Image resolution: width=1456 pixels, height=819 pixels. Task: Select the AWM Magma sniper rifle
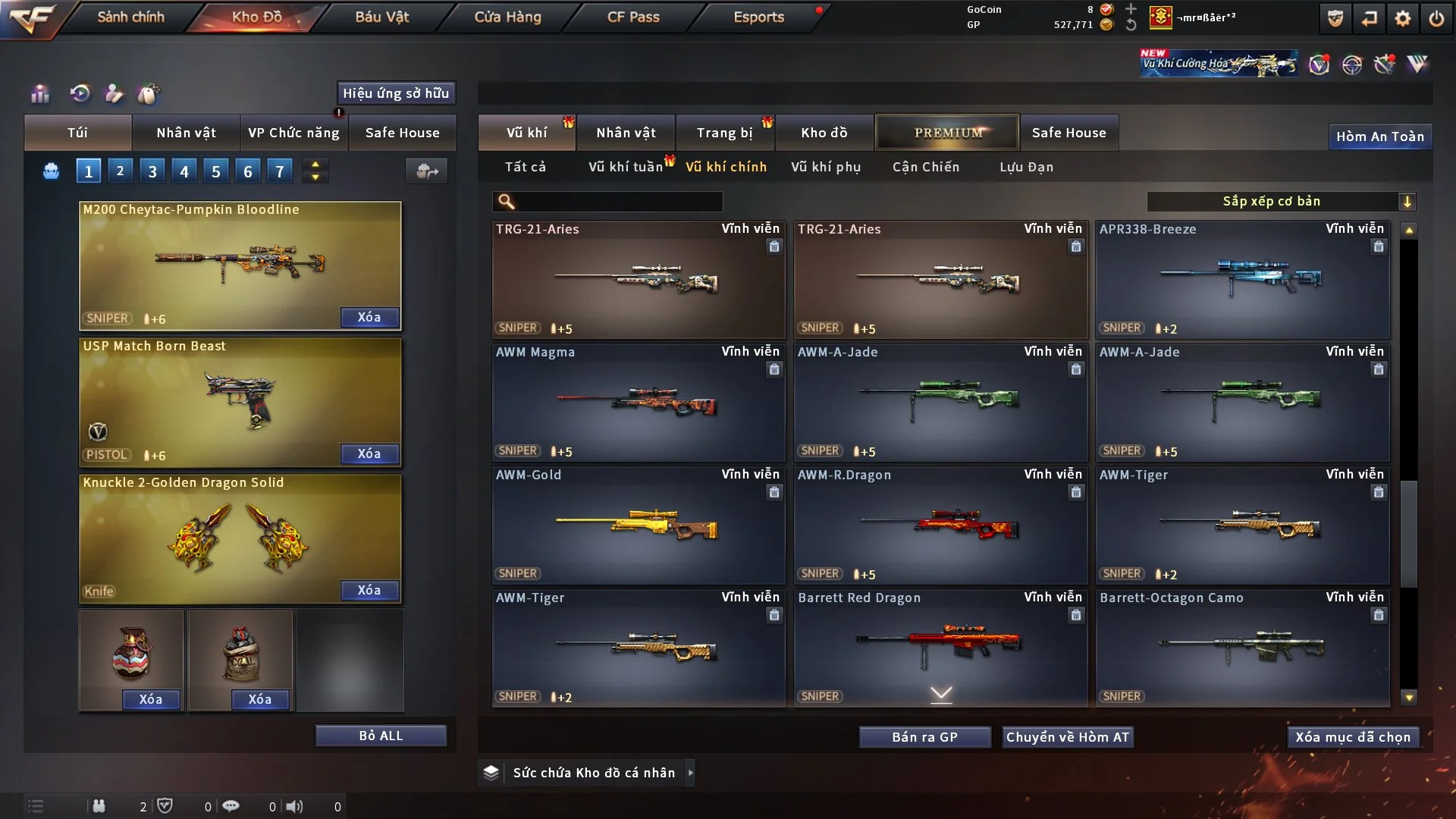(638, 402)
